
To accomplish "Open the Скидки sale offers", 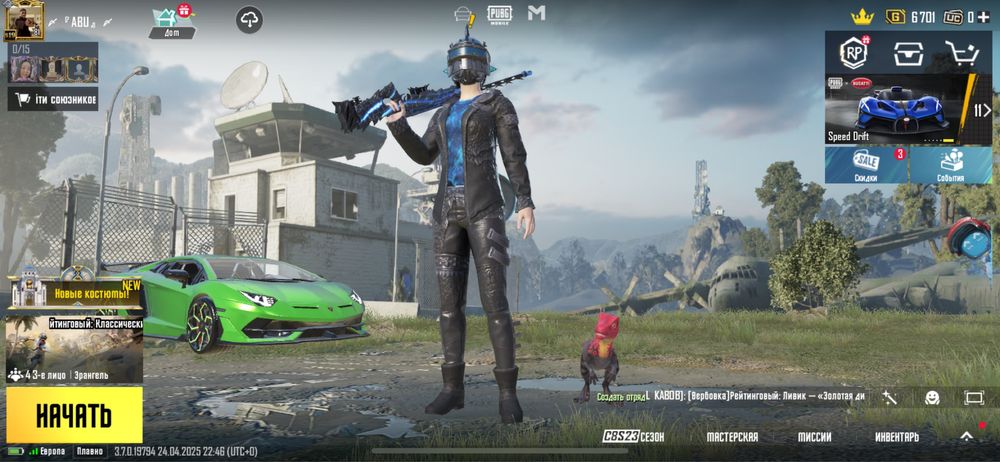I will [x=866, y=165].
